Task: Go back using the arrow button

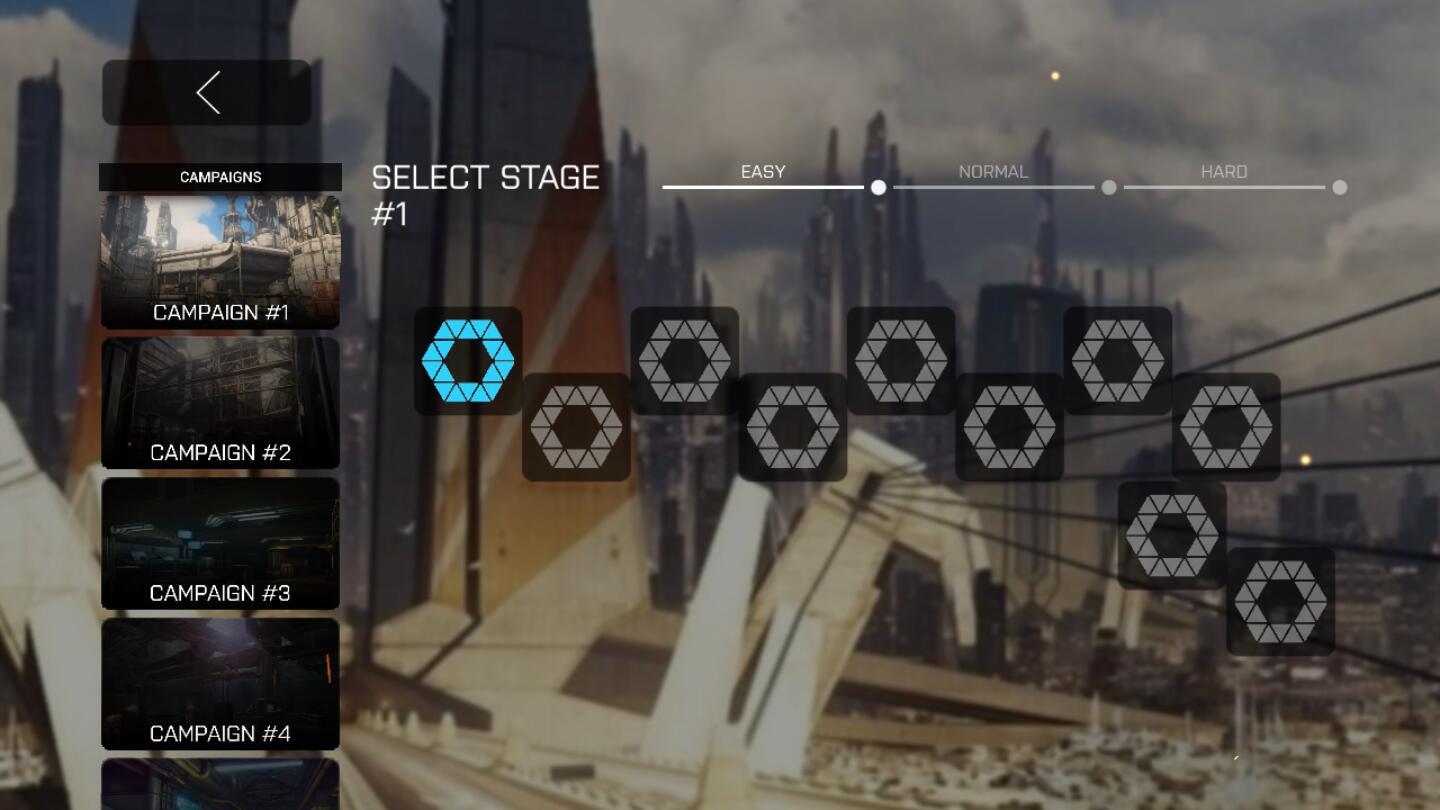Action: 207,93
